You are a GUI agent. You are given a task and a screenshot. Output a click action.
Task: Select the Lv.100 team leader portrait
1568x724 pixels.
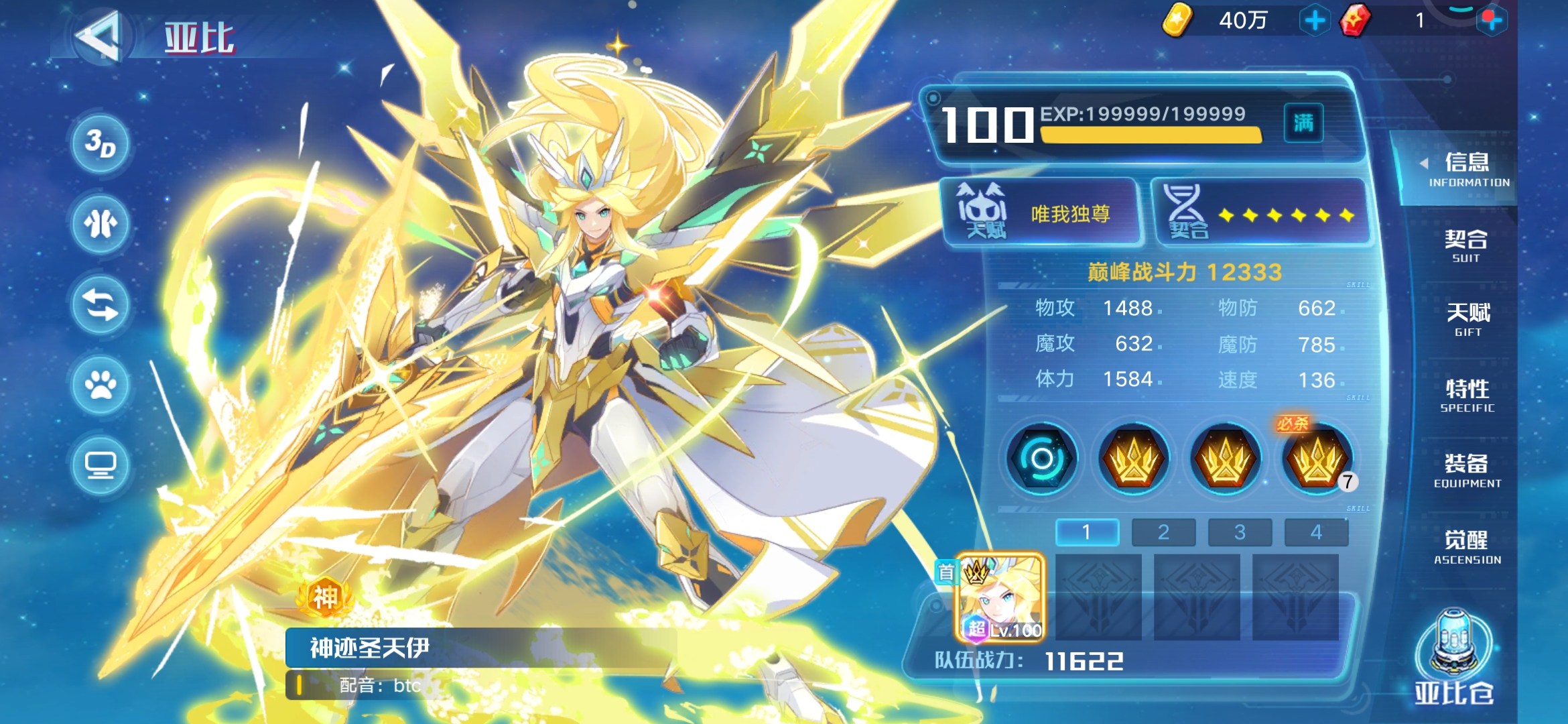tap(1000, 597)
